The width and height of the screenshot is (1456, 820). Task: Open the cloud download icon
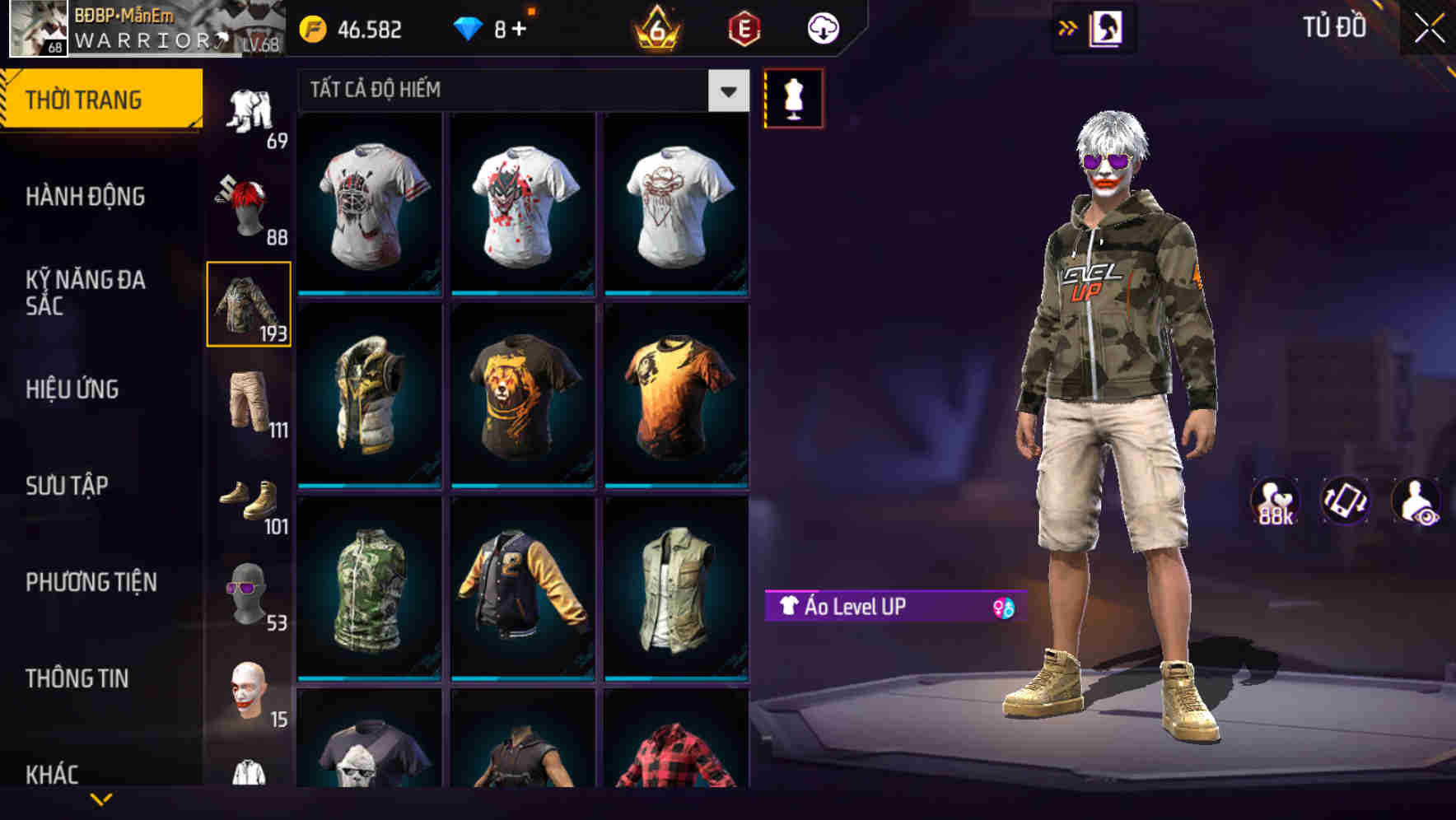[822, 27]
